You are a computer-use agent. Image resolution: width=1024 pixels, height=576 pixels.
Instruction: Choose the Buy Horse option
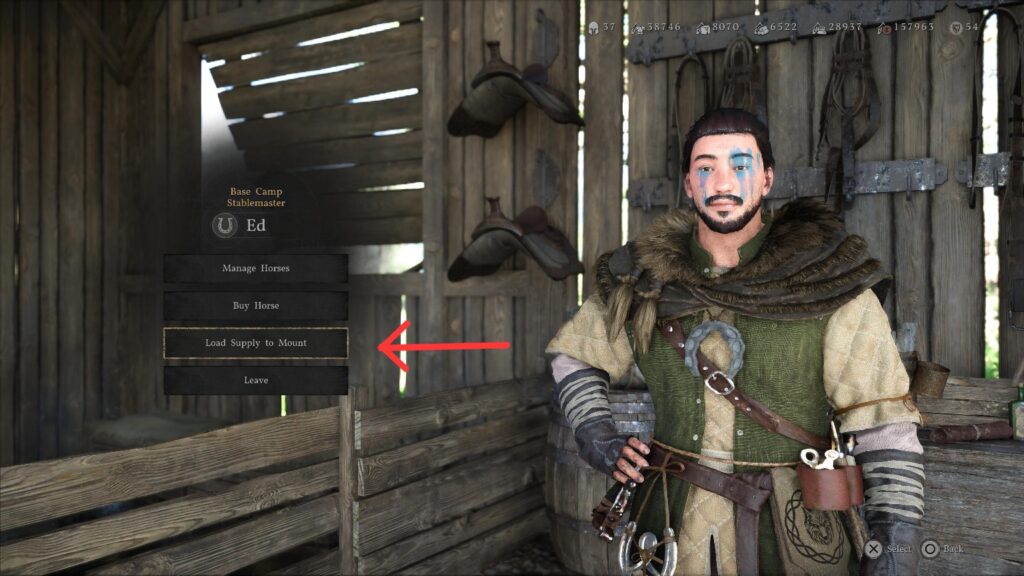click(x=256, y=305)
